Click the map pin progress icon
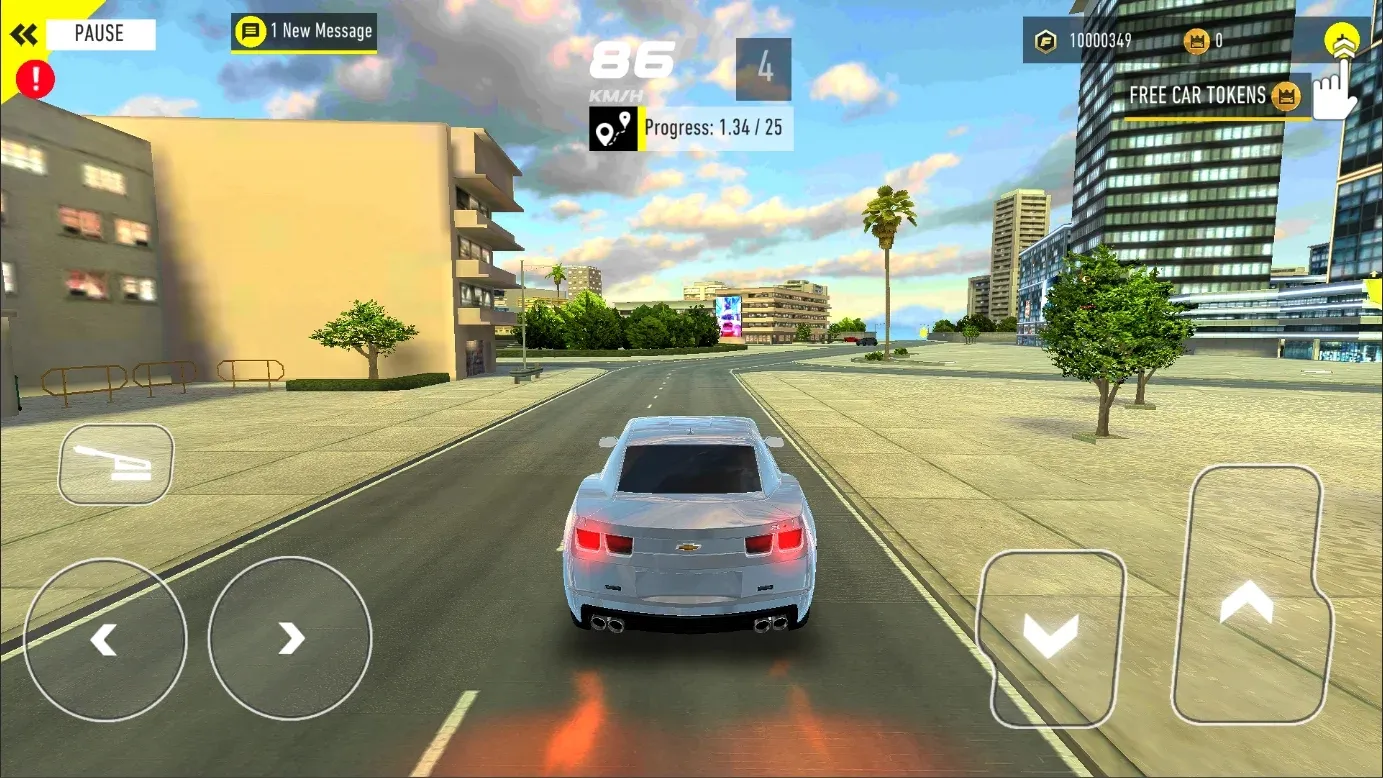The image size is (1383, 778). click(x=611, y=128)
